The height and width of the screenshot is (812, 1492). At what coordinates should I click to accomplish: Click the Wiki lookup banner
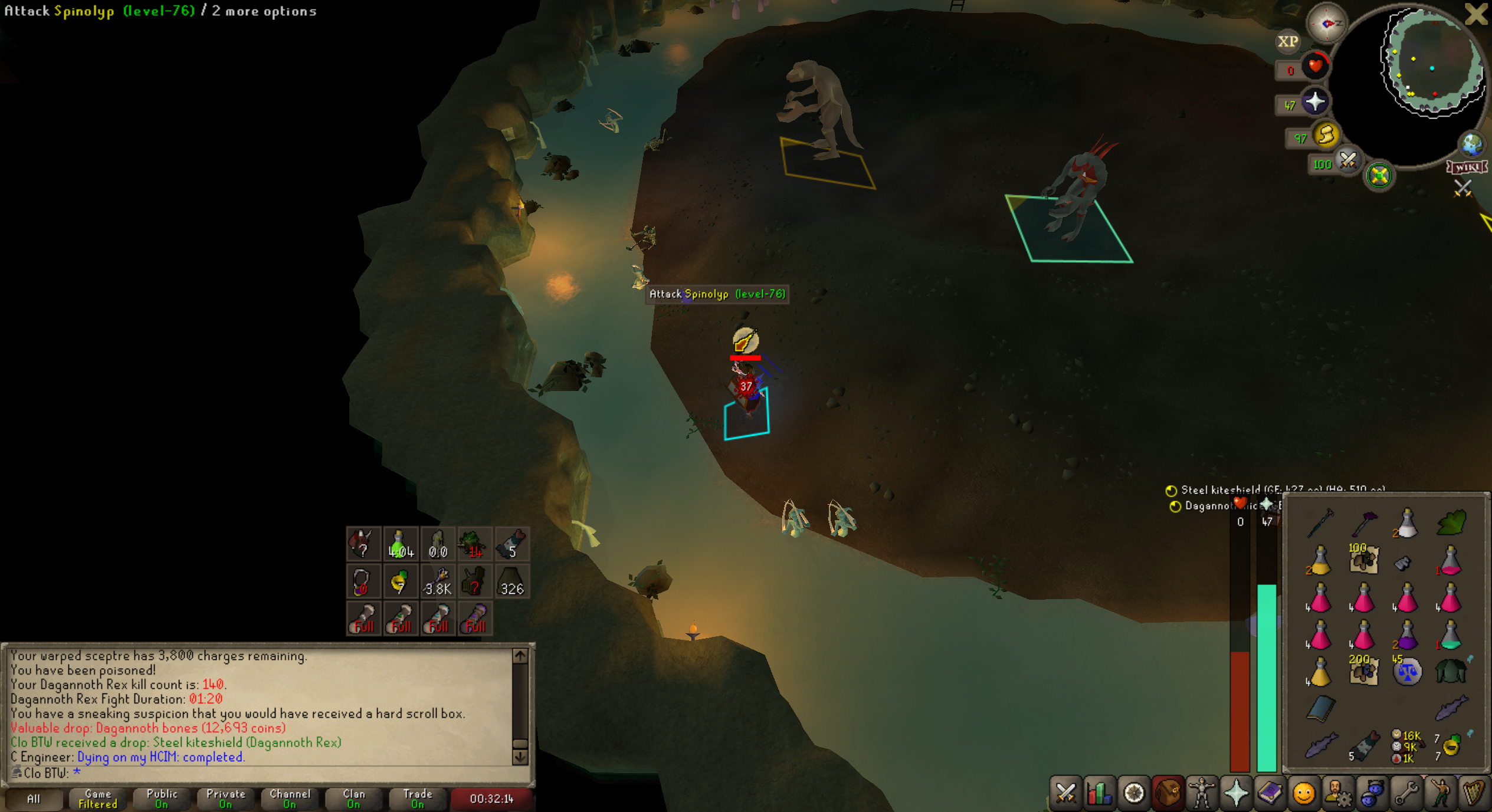coord(1467,167)
